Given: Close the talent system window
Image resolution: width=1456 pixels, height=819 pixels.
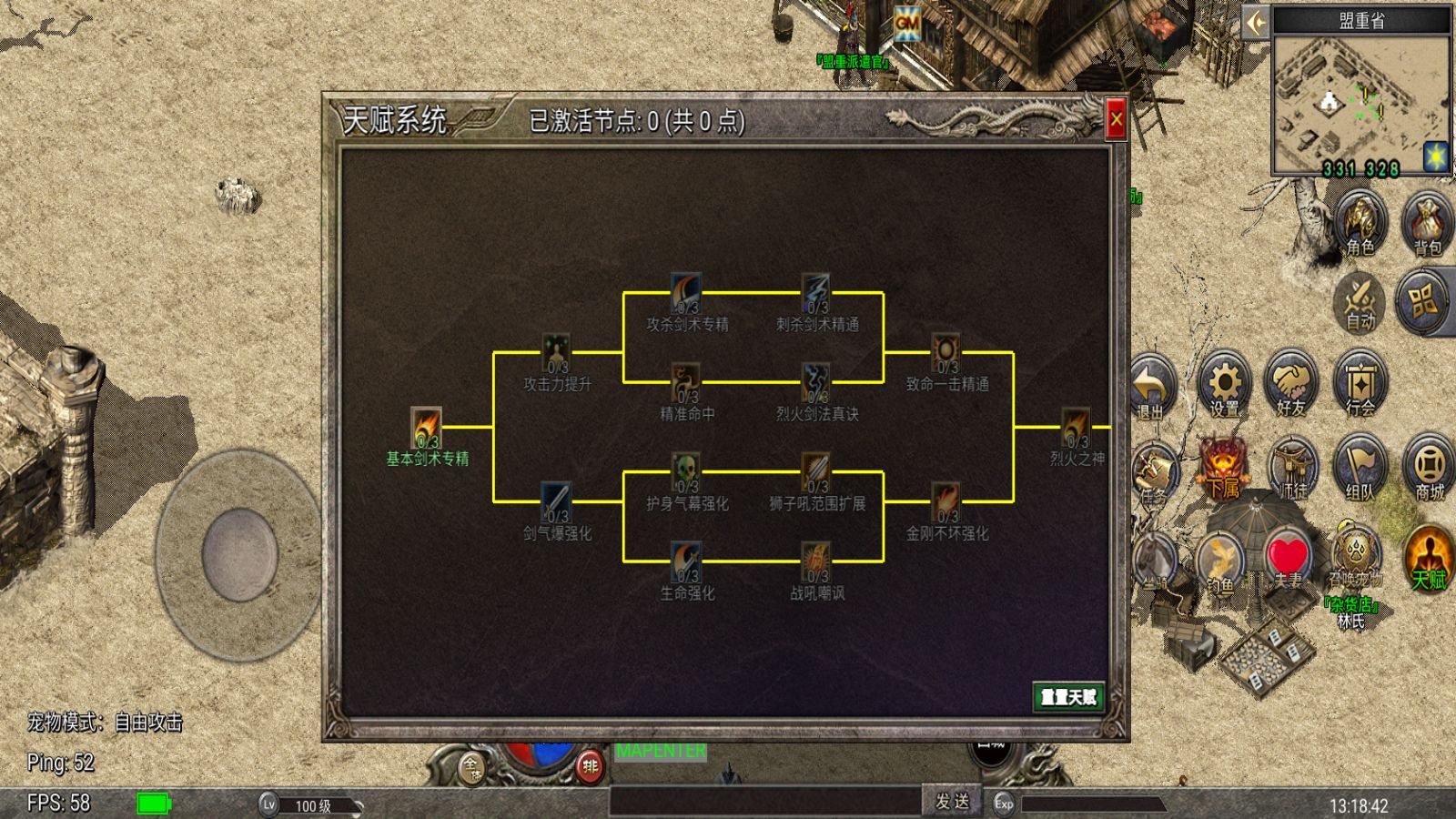Looking at the screenshot, I should click(1116, 119).
